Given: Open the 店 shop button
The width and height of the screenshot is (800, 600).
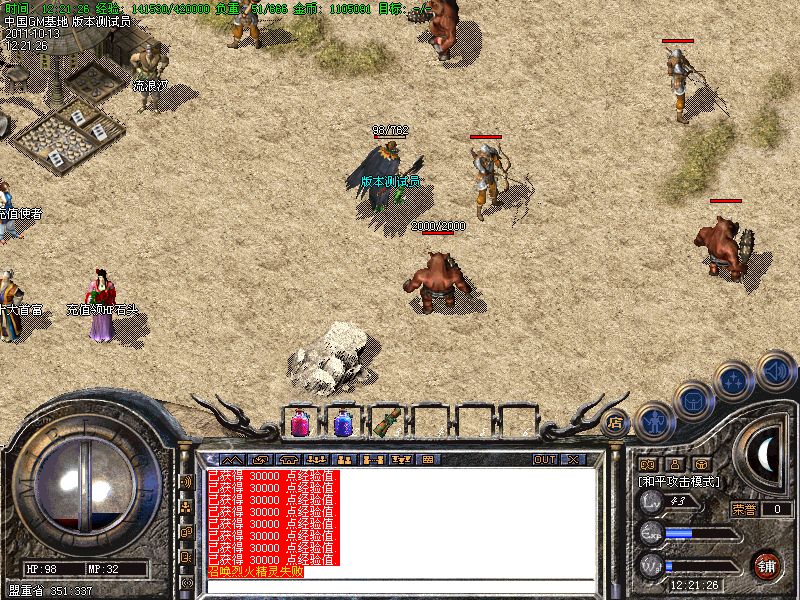Looking at the screenshot, I should tap(616, 423).
